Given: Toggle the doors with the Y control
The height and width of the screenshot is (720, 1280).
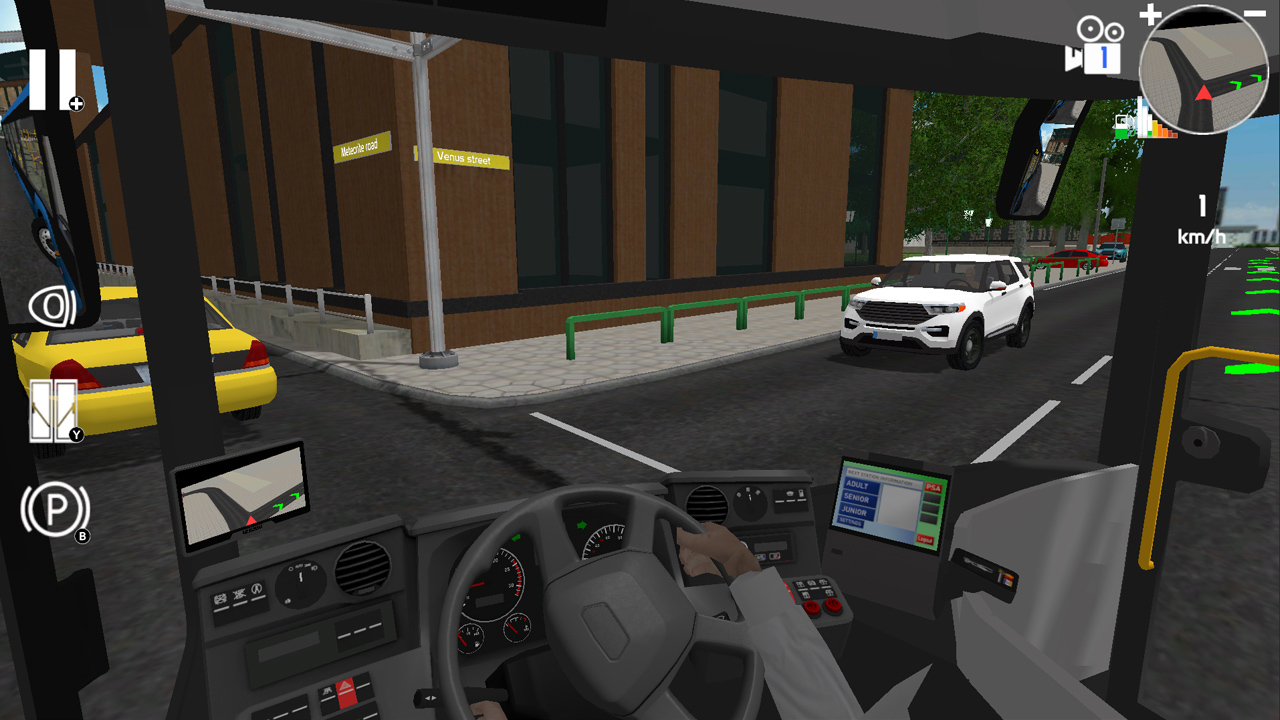Looking at the screenshot, I should (52, 408).
